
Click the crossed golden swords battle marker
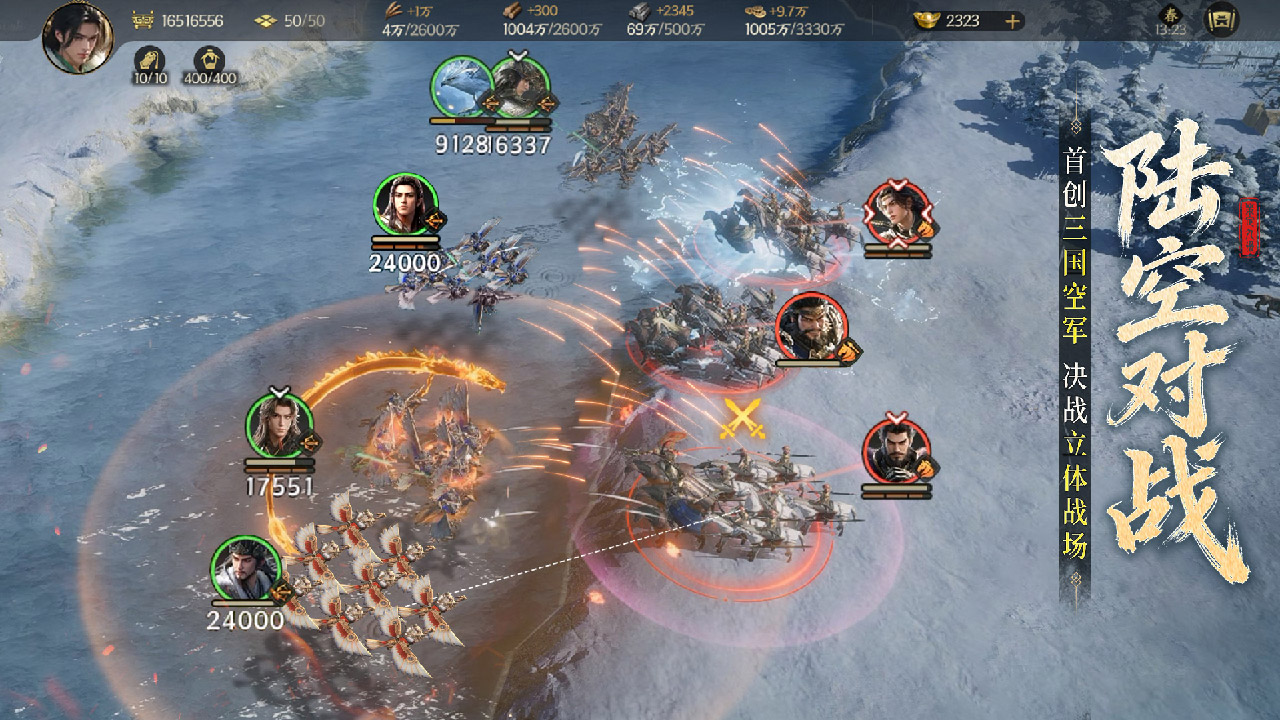(743, 418)
